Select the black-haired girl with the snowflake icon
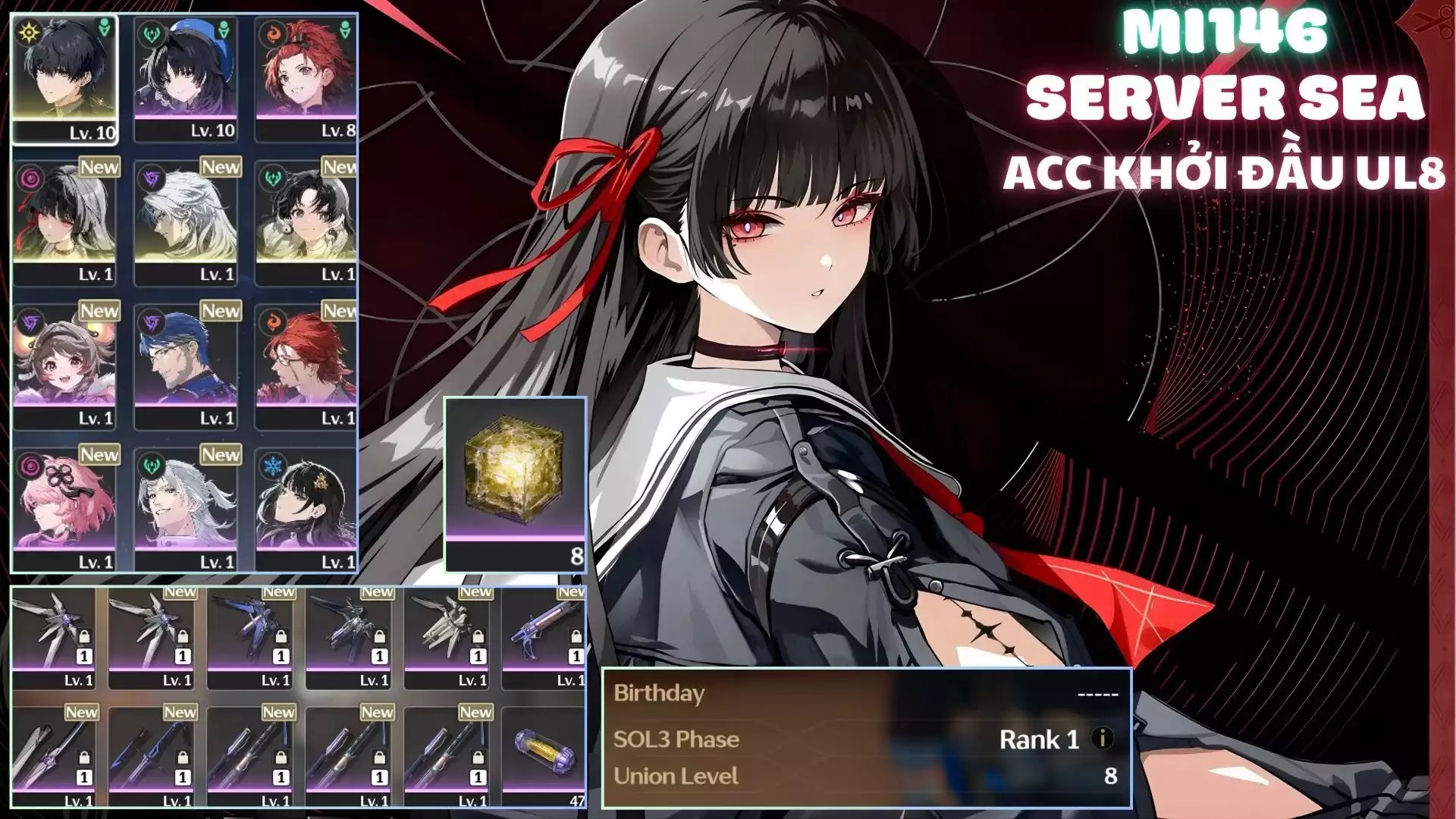Viewport: 1456px width, 819px height. [306, 510]
